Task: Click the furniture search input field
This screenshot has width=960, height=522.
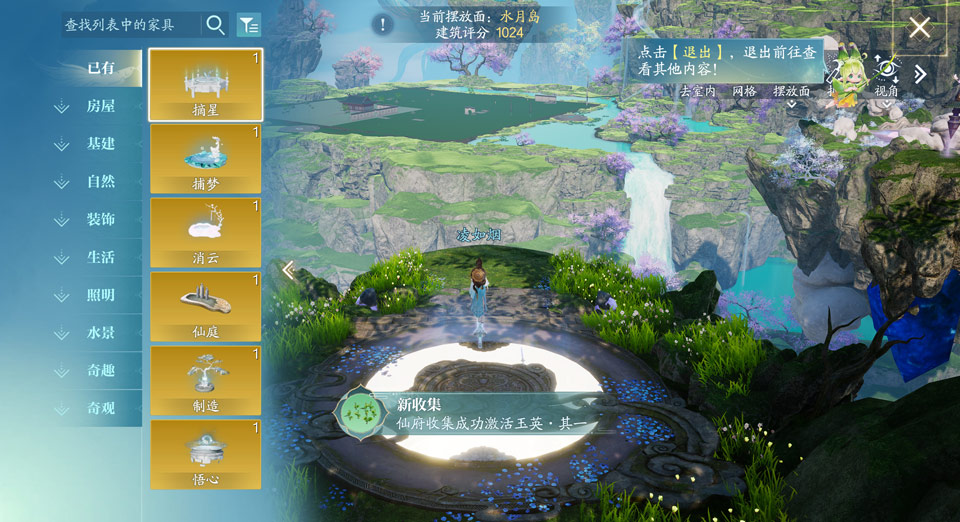Action: (x=125, y=25)
